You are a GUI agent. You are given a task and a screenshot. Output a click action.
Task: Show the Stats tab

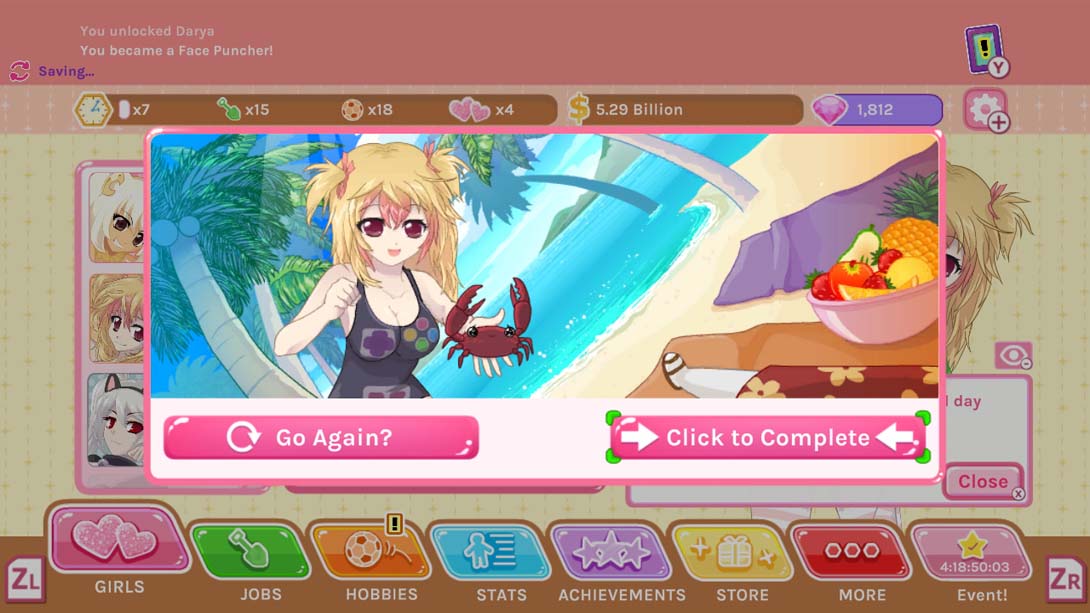coord(490,553)
